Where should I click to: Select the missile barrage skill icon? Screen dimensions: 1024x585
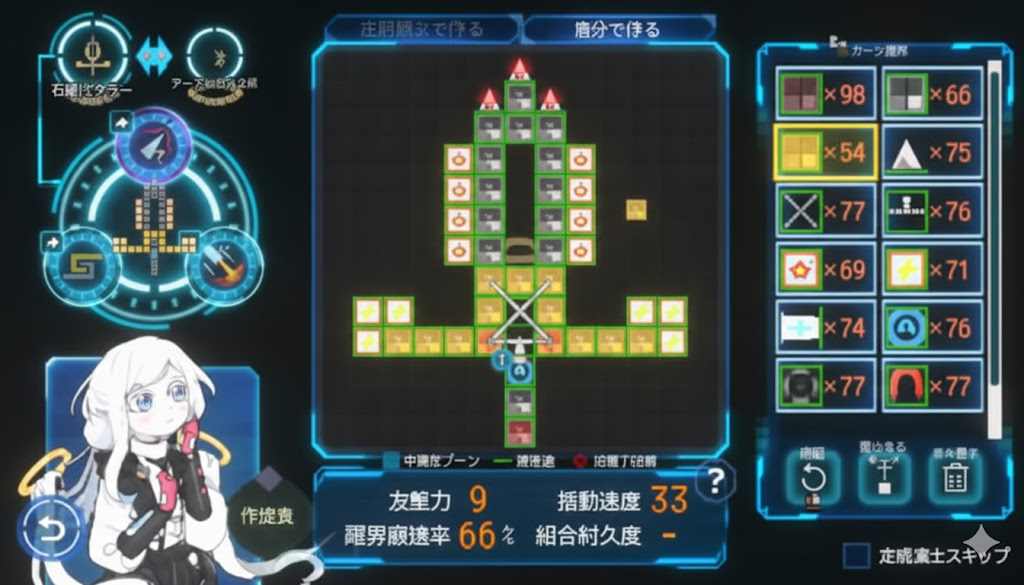point(224,265)
